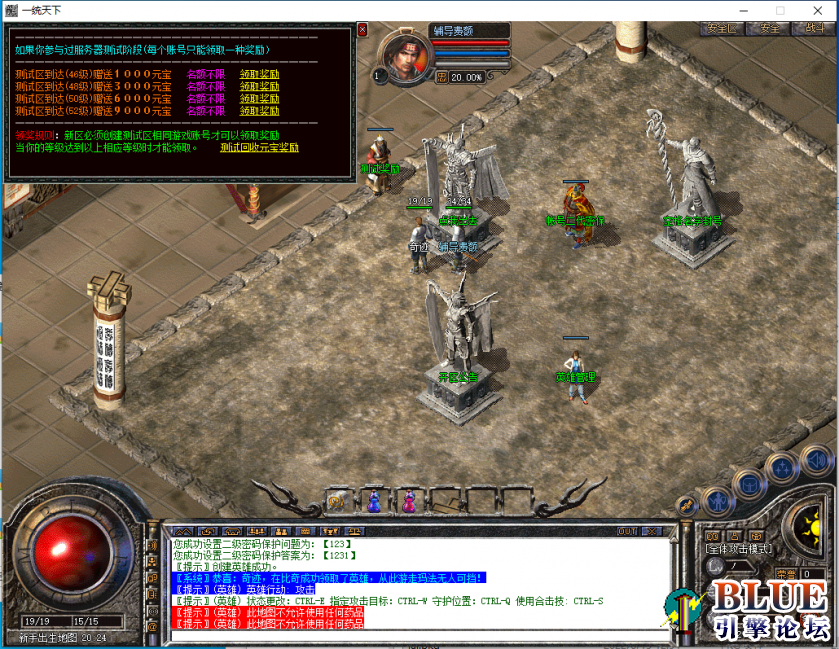
Task: Claim the level 50 reward of 6000 元宝
Action: (259, 99)
